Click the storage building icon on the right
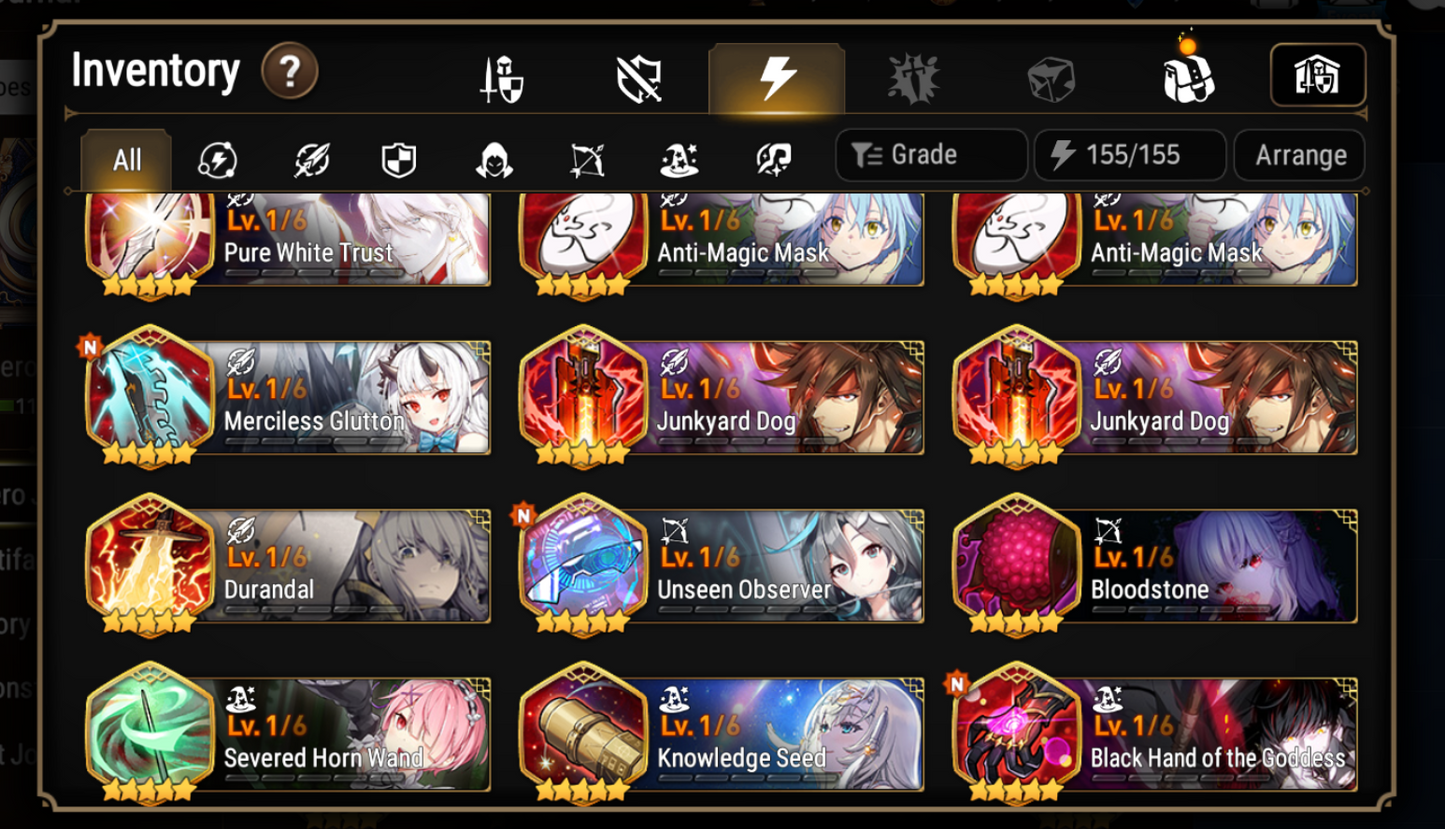1445x829 pixels. tap(1318, 74)
